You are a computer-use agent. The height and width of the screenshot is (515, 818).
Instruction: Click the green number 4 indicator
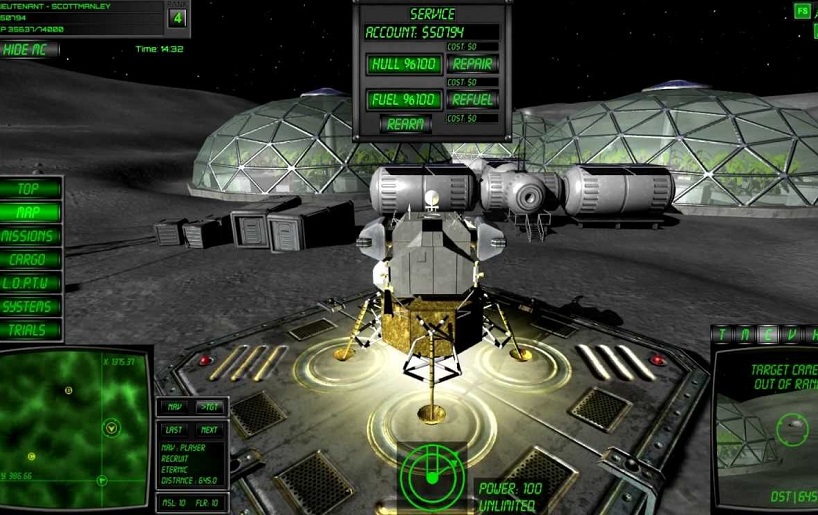[x=178, y=18]
